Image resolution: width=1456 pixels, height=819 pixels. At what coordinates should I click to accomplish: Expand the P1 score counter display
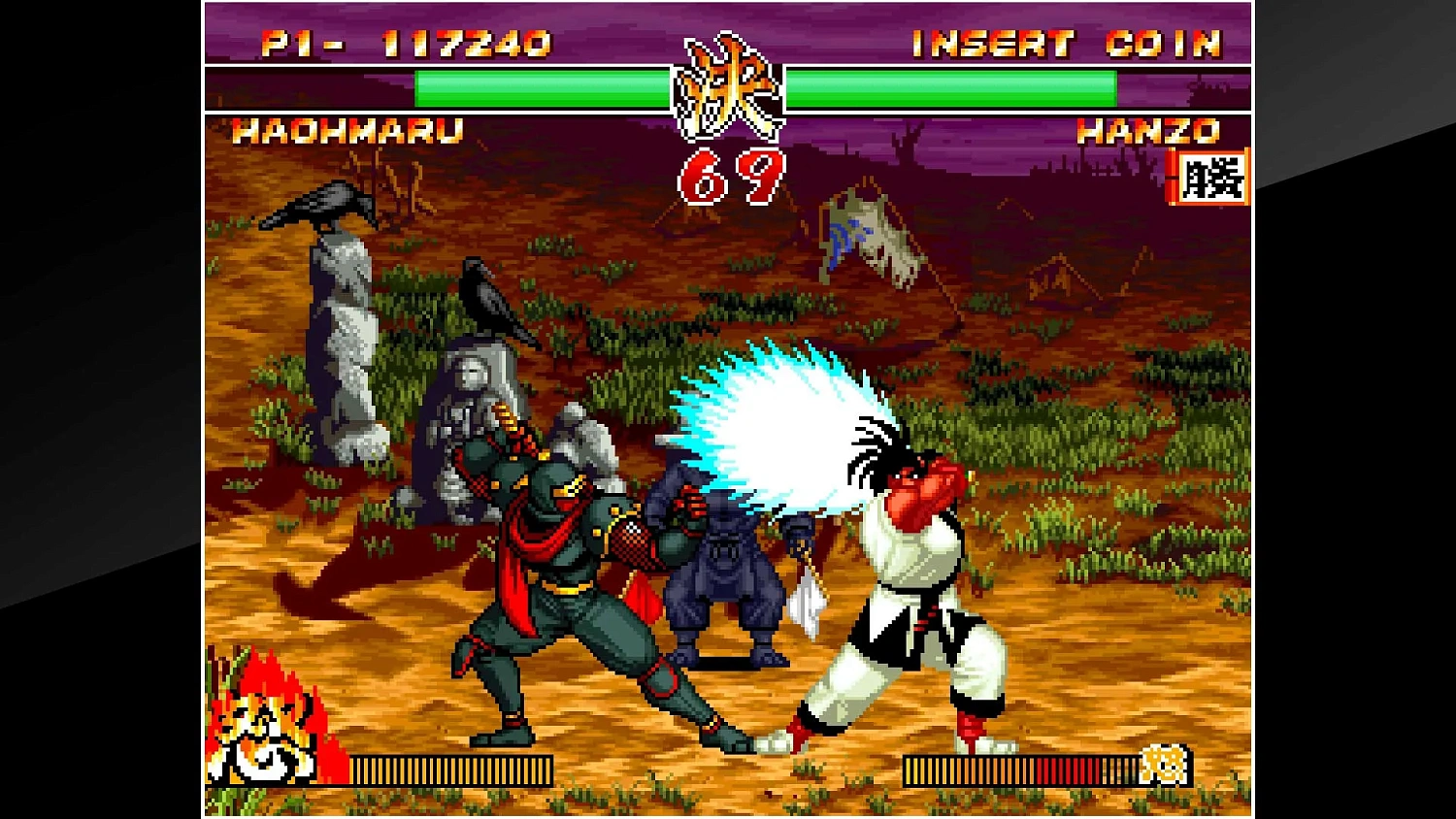pos(408,43)
